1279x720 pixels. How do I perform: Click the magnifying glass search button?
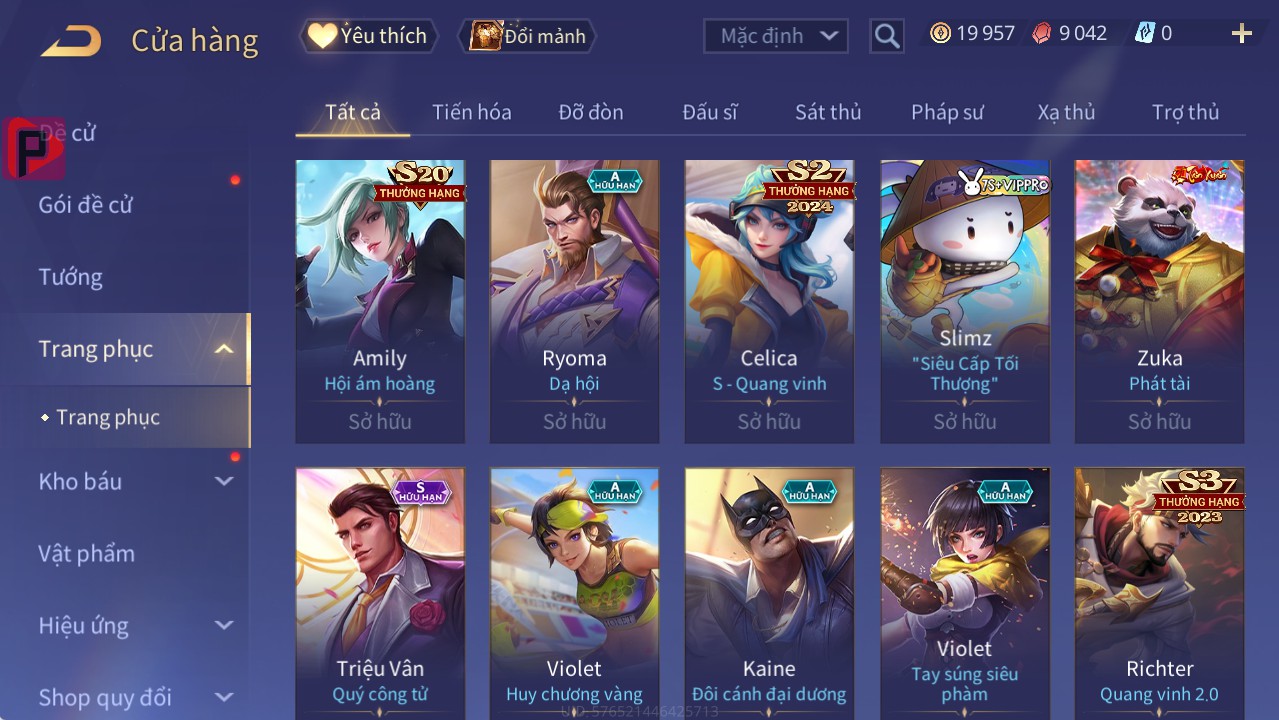tap(886, 36)
